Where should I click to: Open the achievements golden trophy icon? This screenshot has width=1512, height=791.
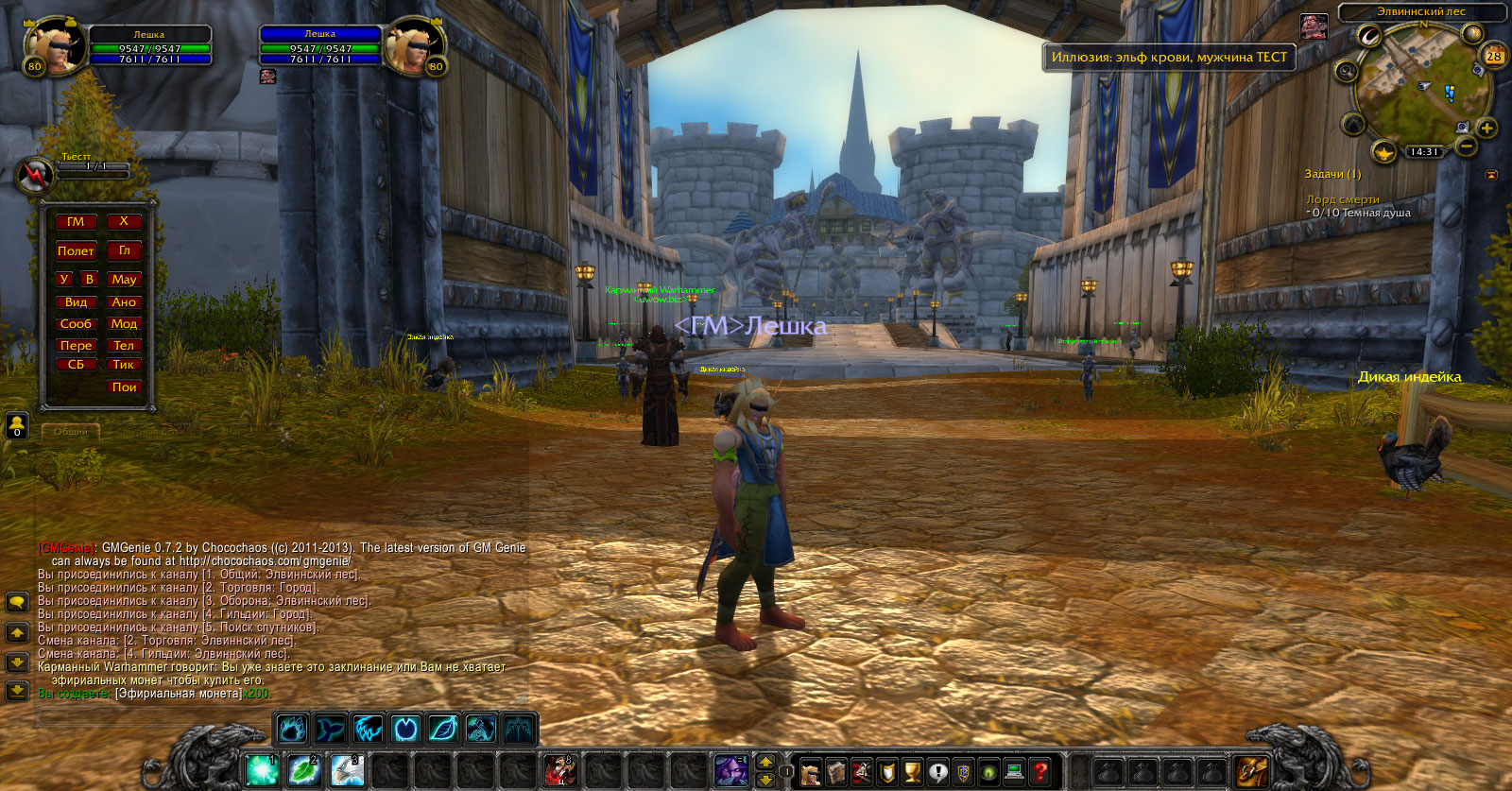[x=912, y=772]
